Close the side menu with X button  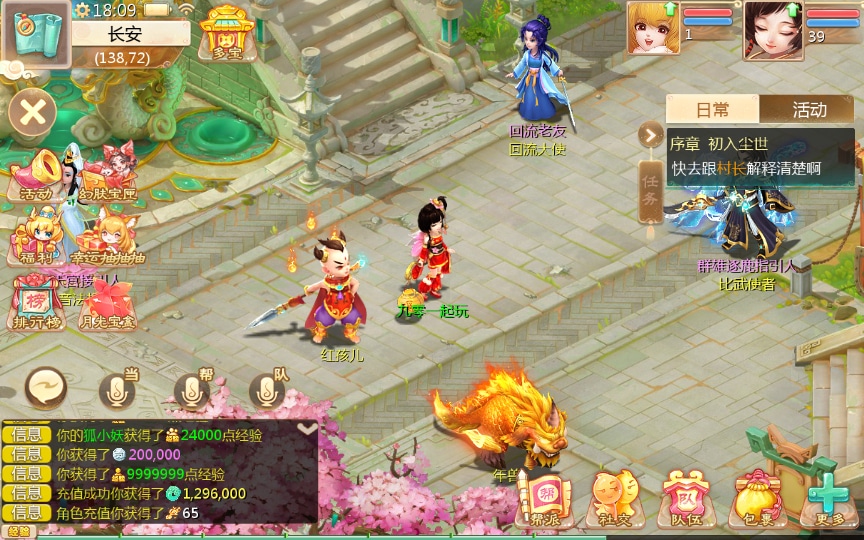[x=33, y=111]
